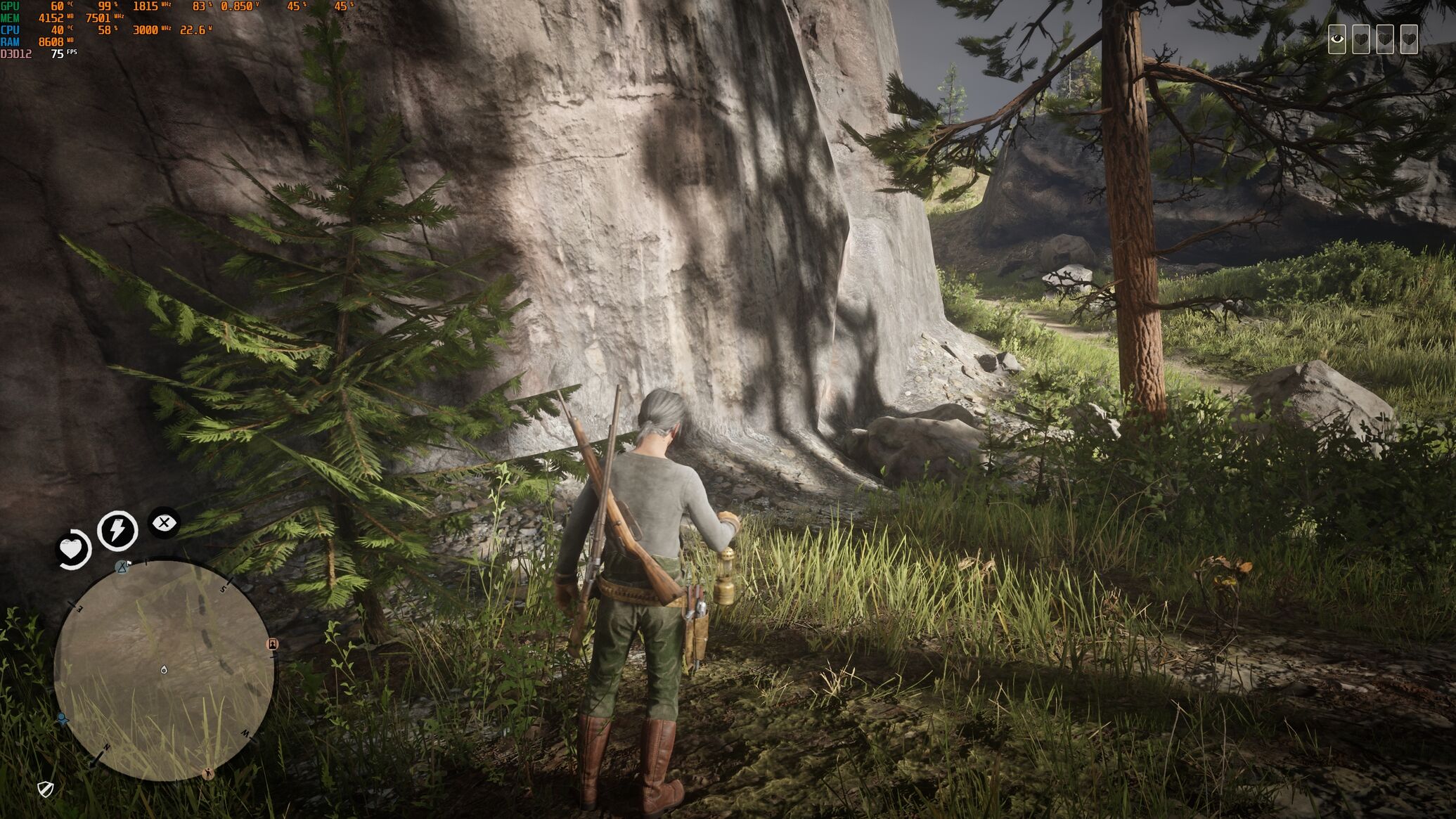The image size is (1456, 819).
Task: Click the standing figure marker on minimap rim
Action: (x=207, y=774)
